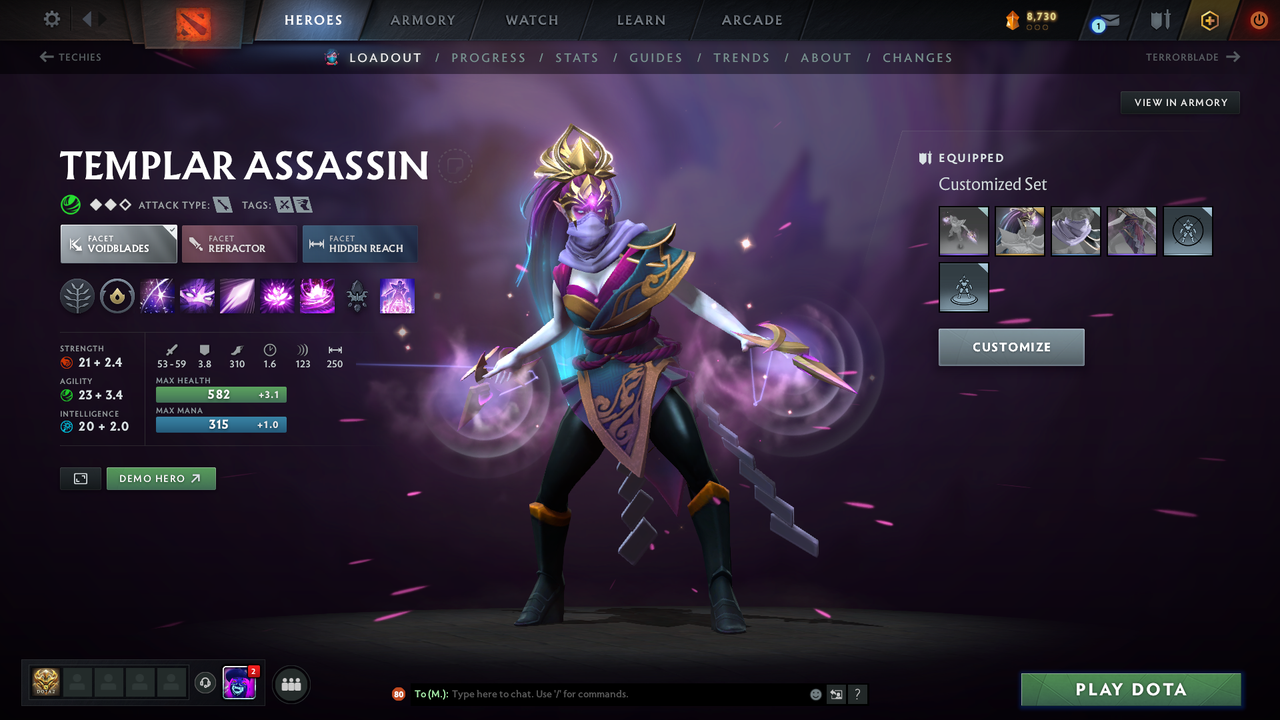1280x720 pixels.
Task: Click the innate ability gold droplet icon
Action: pyautogui.click(x=117, y=295)
